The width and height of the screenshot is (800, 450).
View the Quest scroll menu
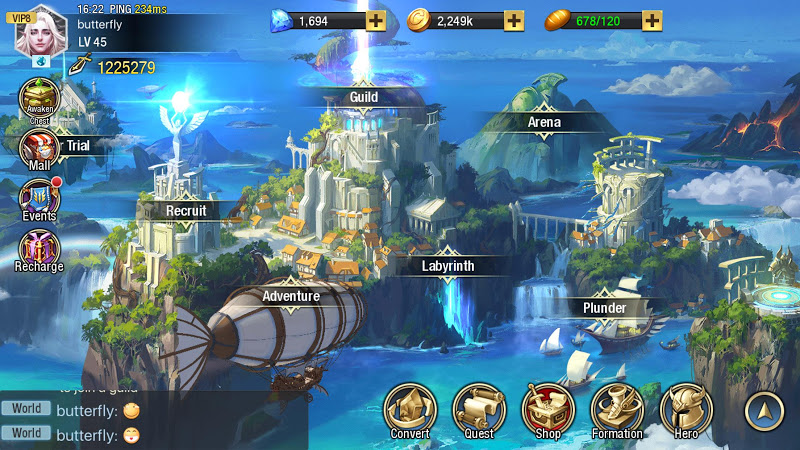pos(479,410)
